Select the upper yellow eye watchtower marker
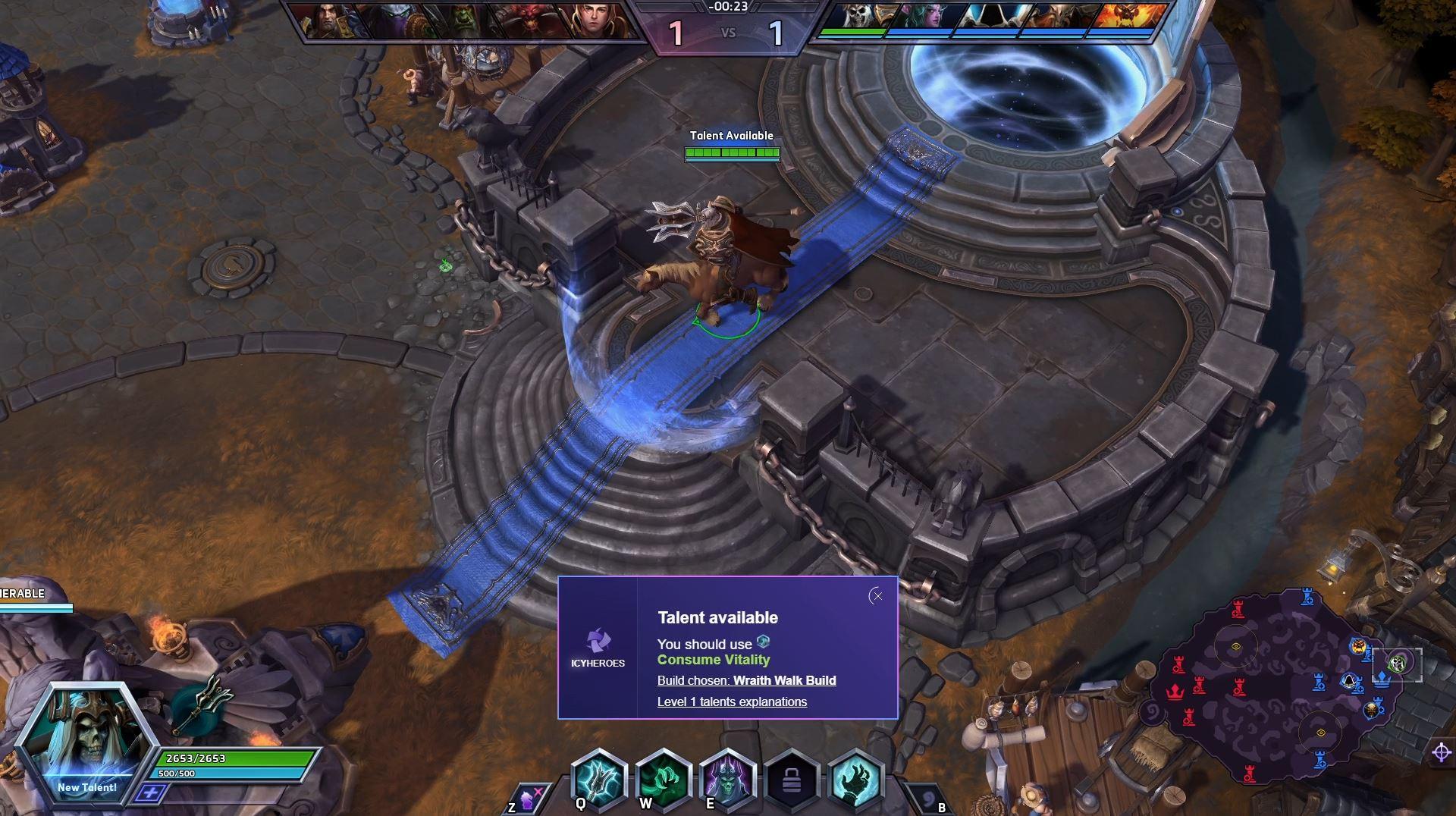This screenshot has width=1456, height=816. pos(1235,646)
